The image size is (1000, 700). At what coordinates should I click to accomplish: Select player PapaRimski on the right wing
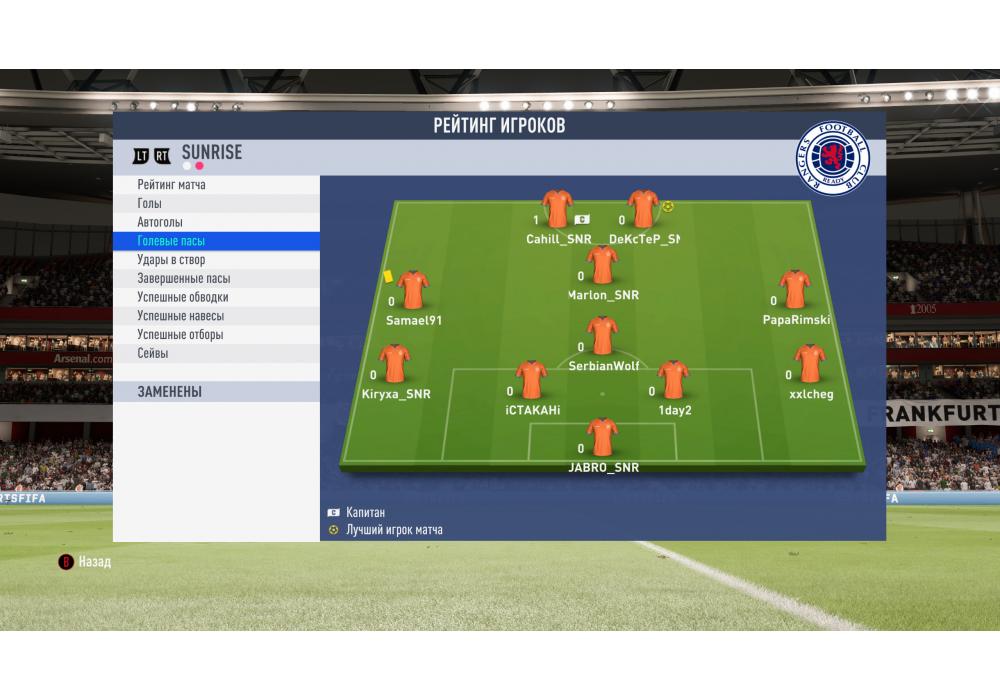pos(795,291)
